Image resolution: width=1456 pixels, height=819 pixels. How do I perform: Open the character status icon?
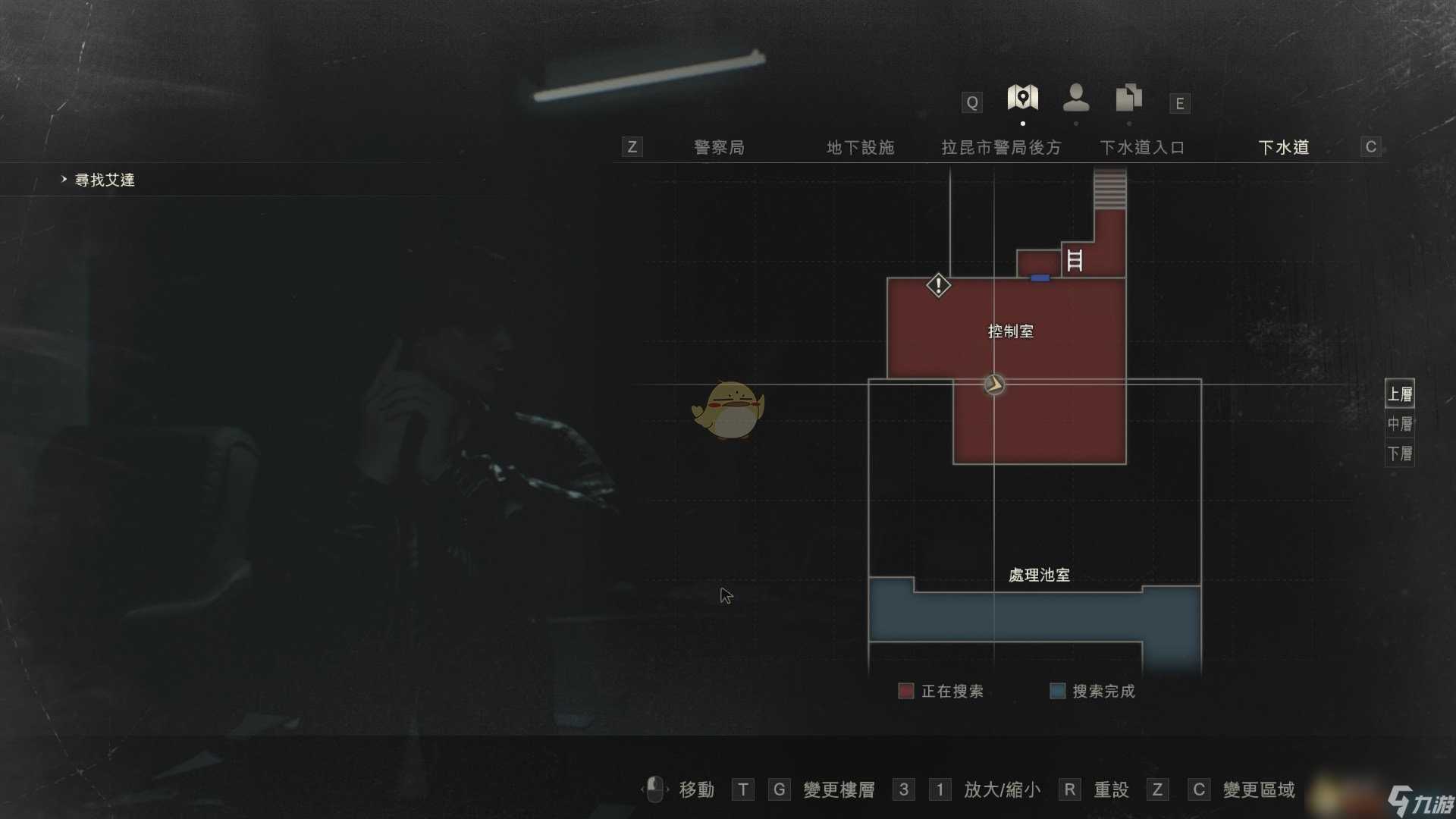pyautogui.click(x=1075, y=97)
